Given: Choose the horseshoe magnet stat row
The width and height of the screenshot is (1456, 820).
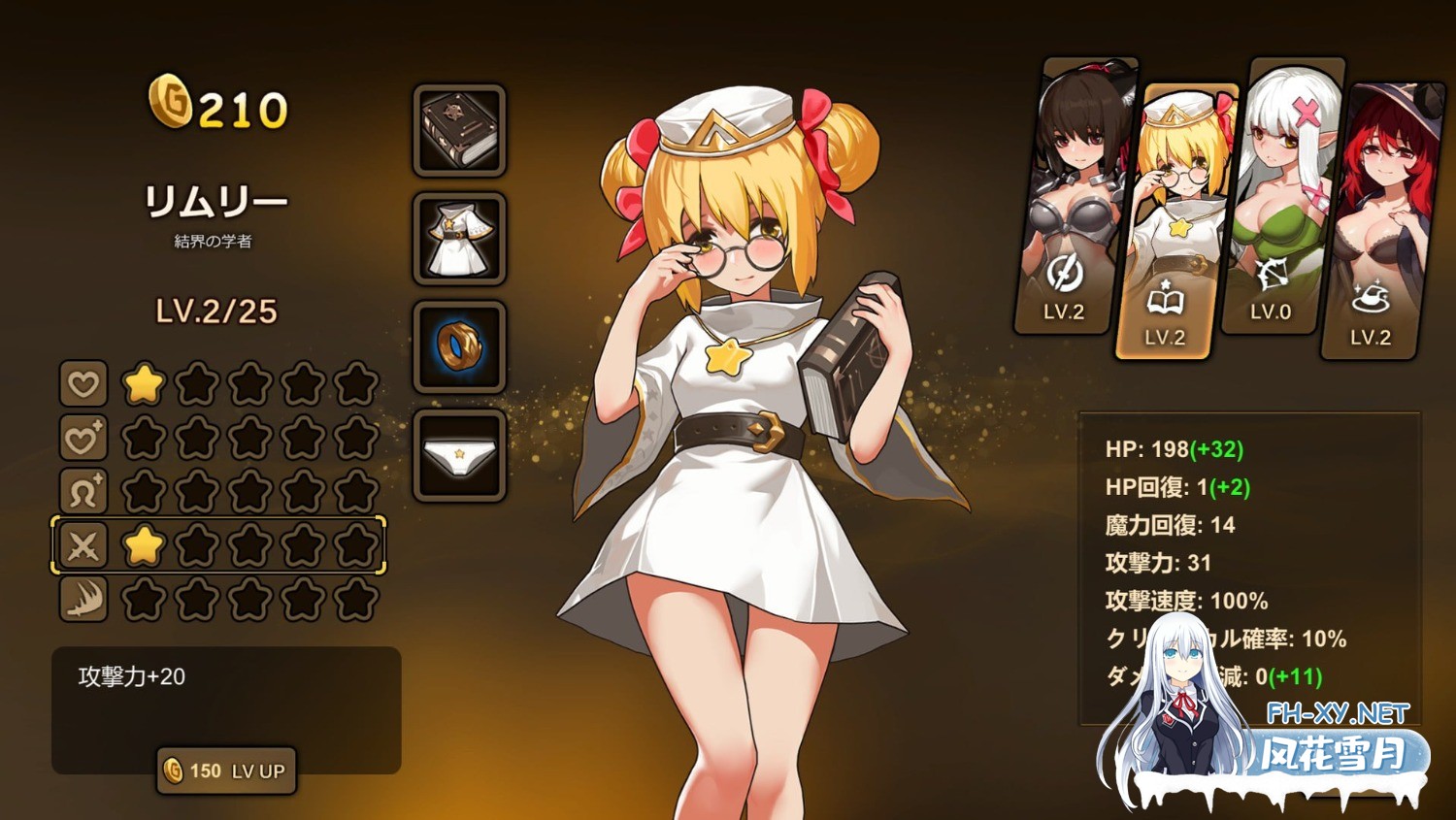Looking at the screenshot, I should (83, 492).
